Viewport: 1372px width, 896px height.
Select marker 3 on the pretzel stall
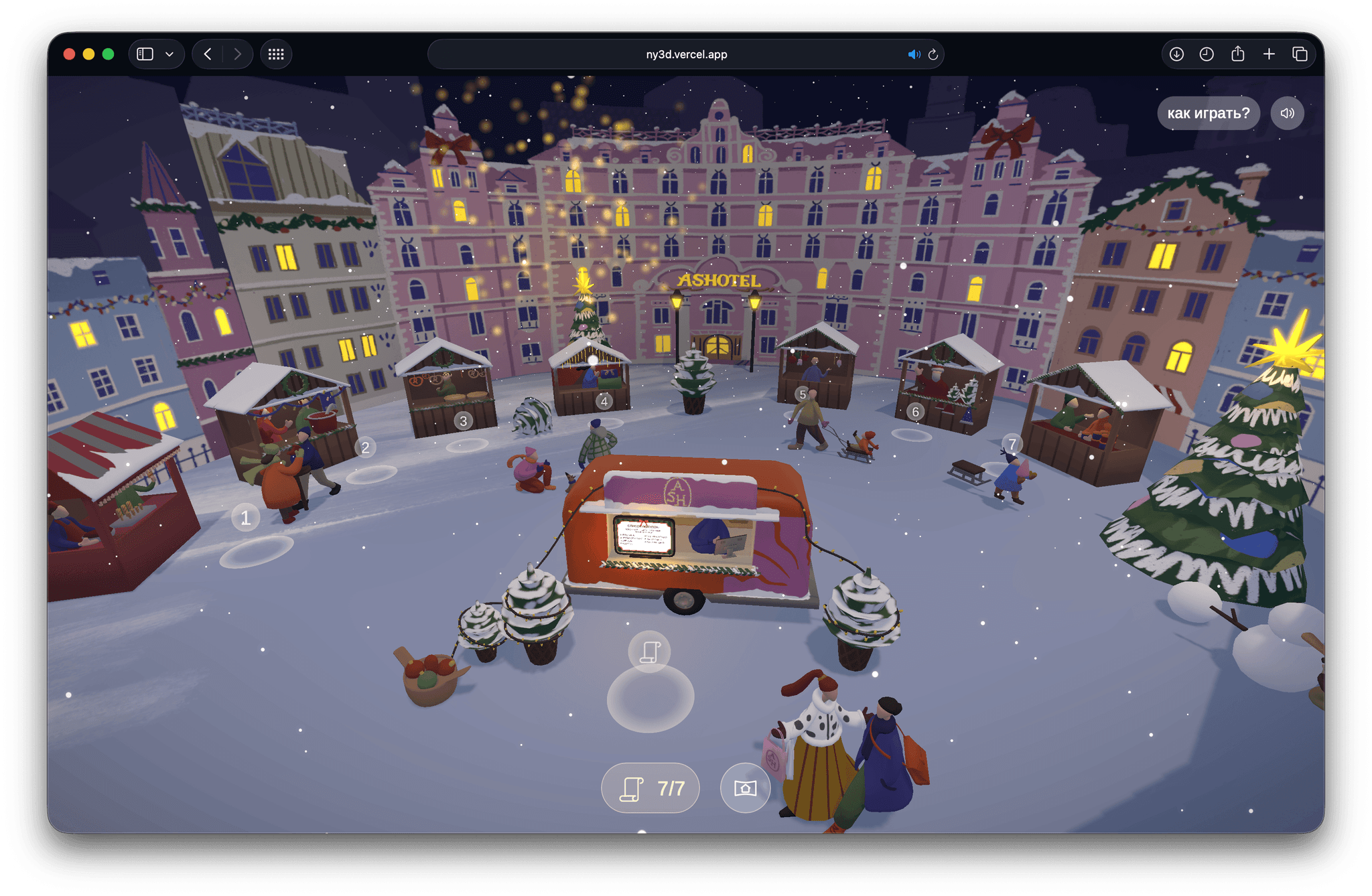463,421
